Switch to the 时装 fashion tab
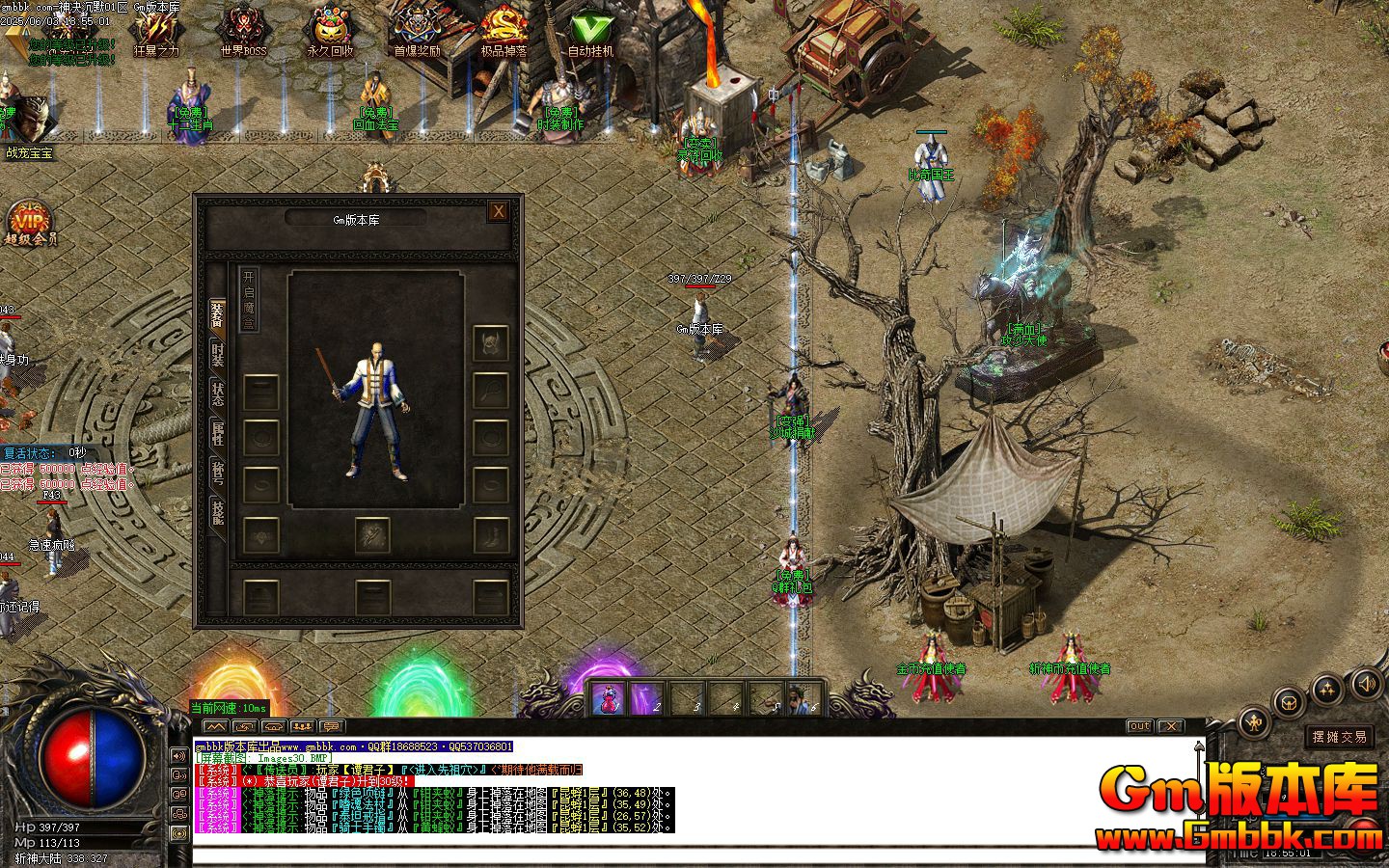Screen dimensions: 1389x868 218,354
